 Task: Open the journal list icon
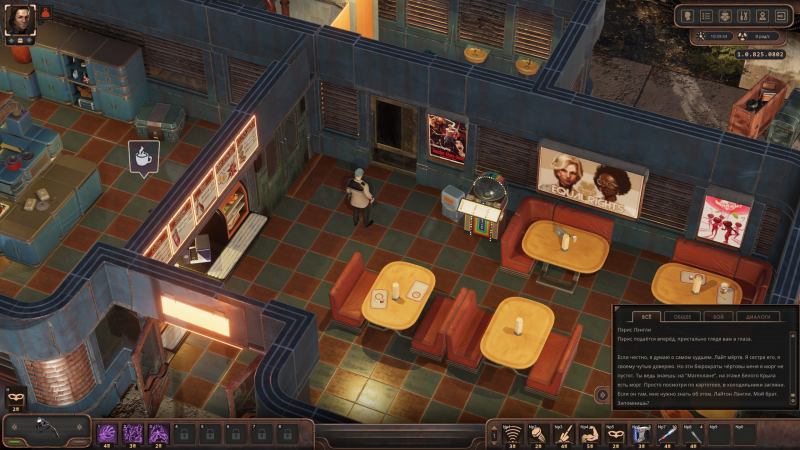(705, 16)
